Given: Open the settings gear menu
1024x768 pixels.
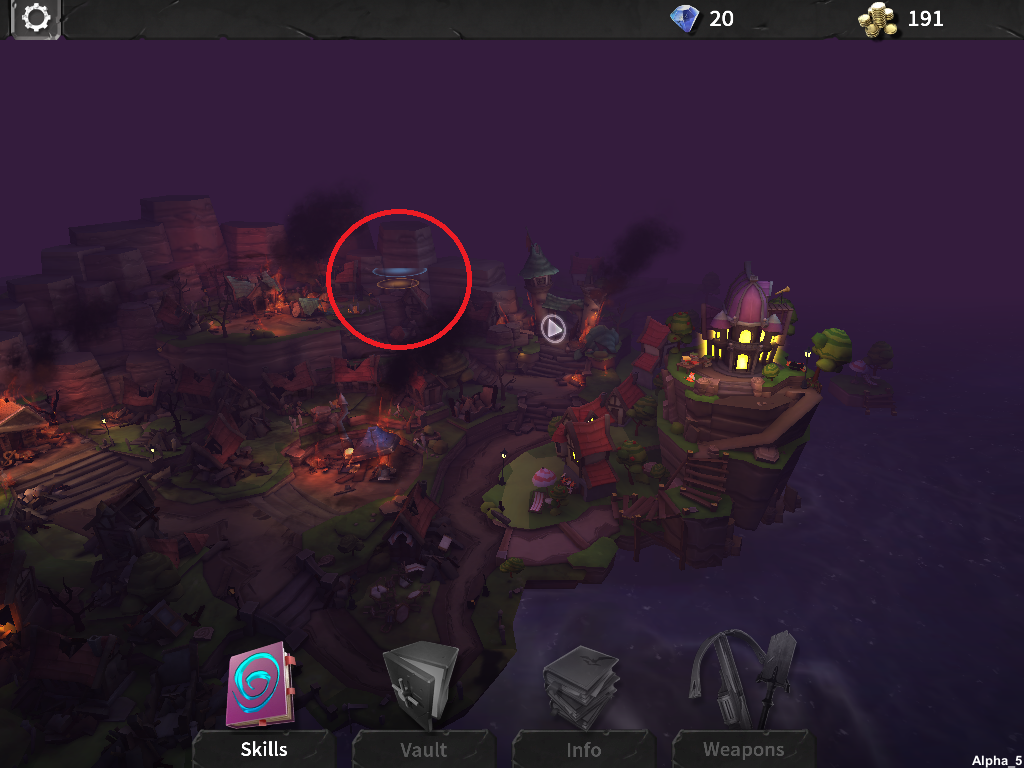Looking at the screenshot, I should pyautogui.click(x=36, y=18).
